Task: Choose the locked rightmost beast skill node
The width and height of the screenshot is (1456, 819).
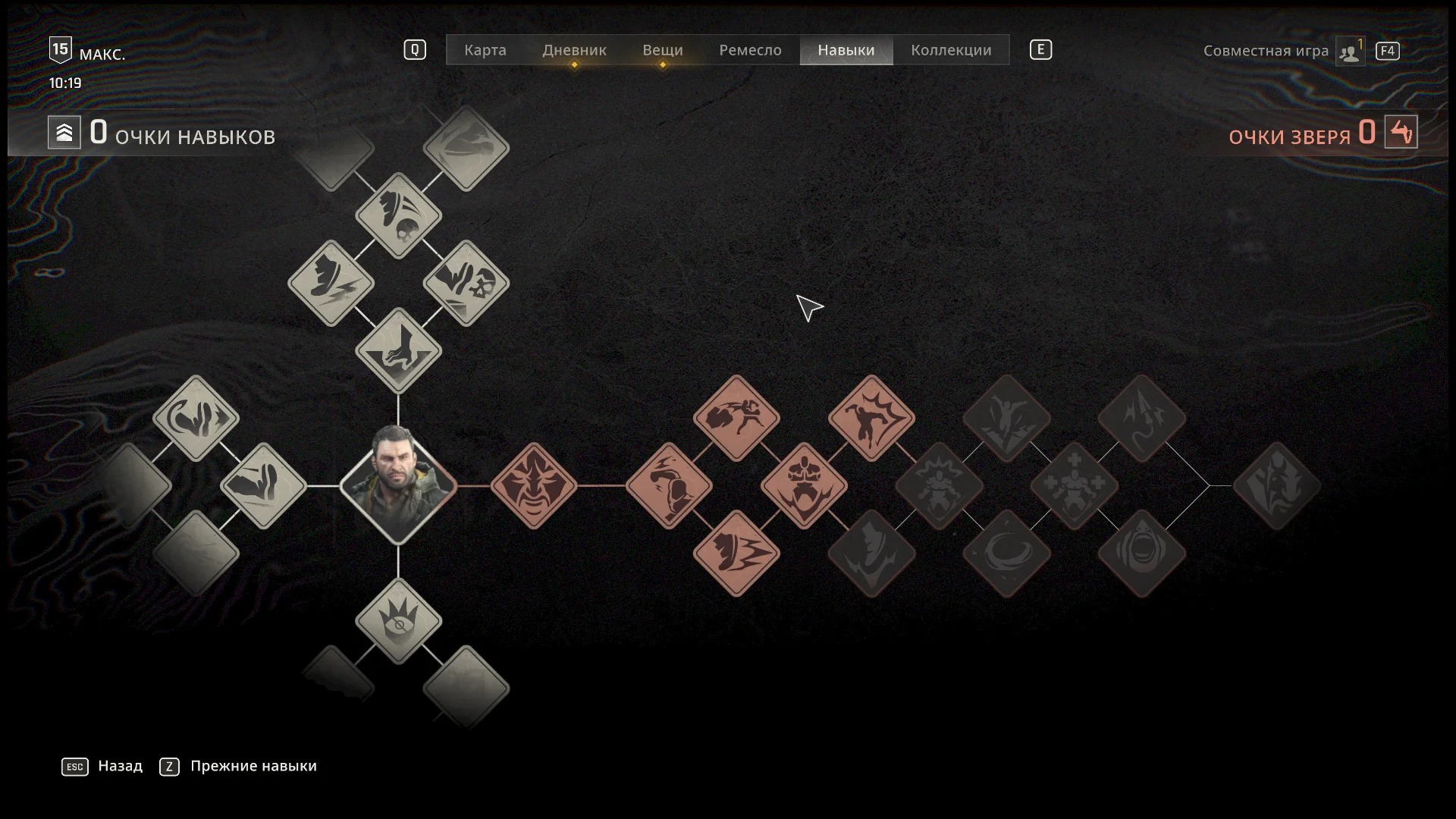Action: [1276, 485]
